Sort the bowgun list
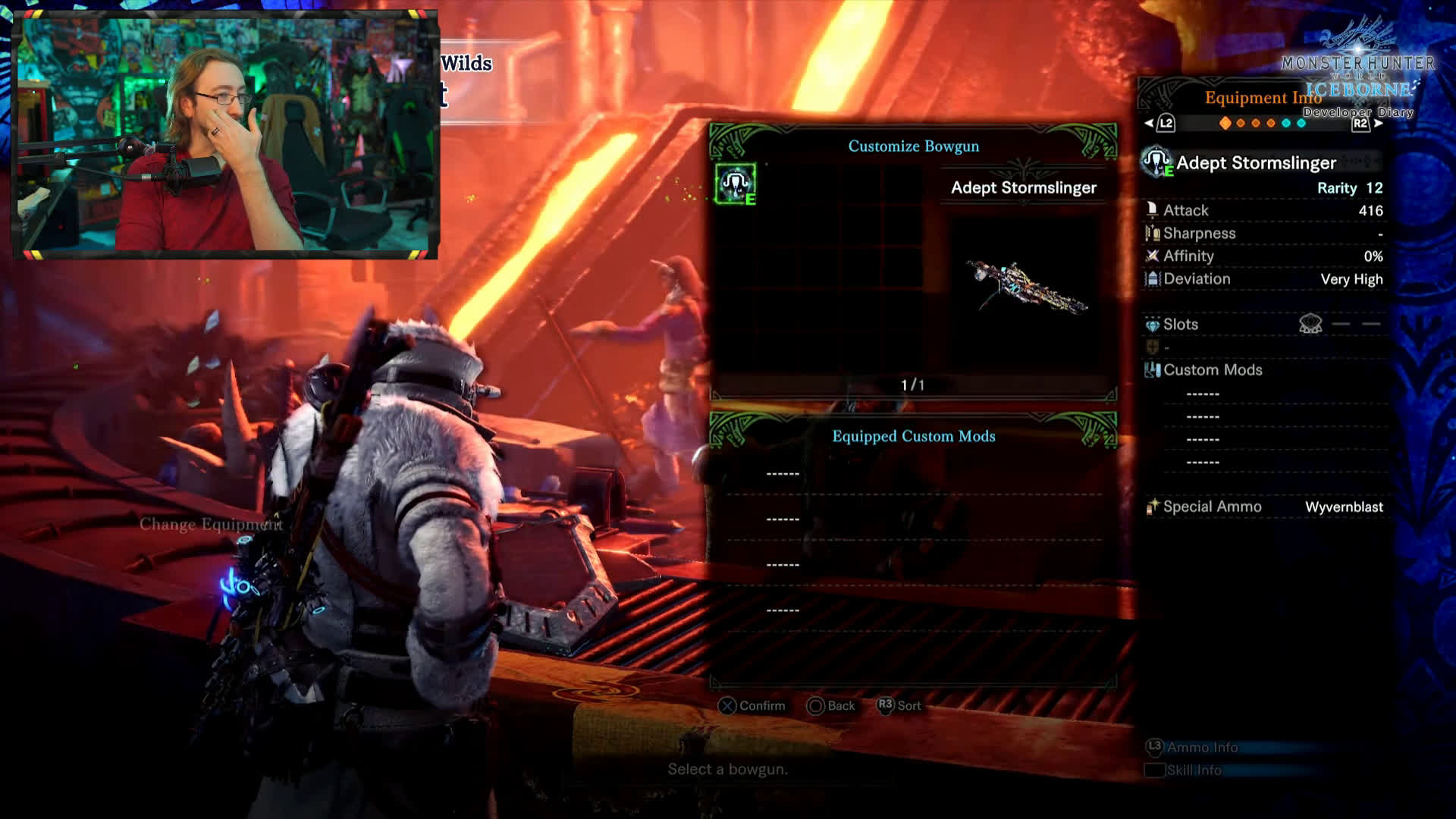The image size is (1456, 819). tap(899, 706)
